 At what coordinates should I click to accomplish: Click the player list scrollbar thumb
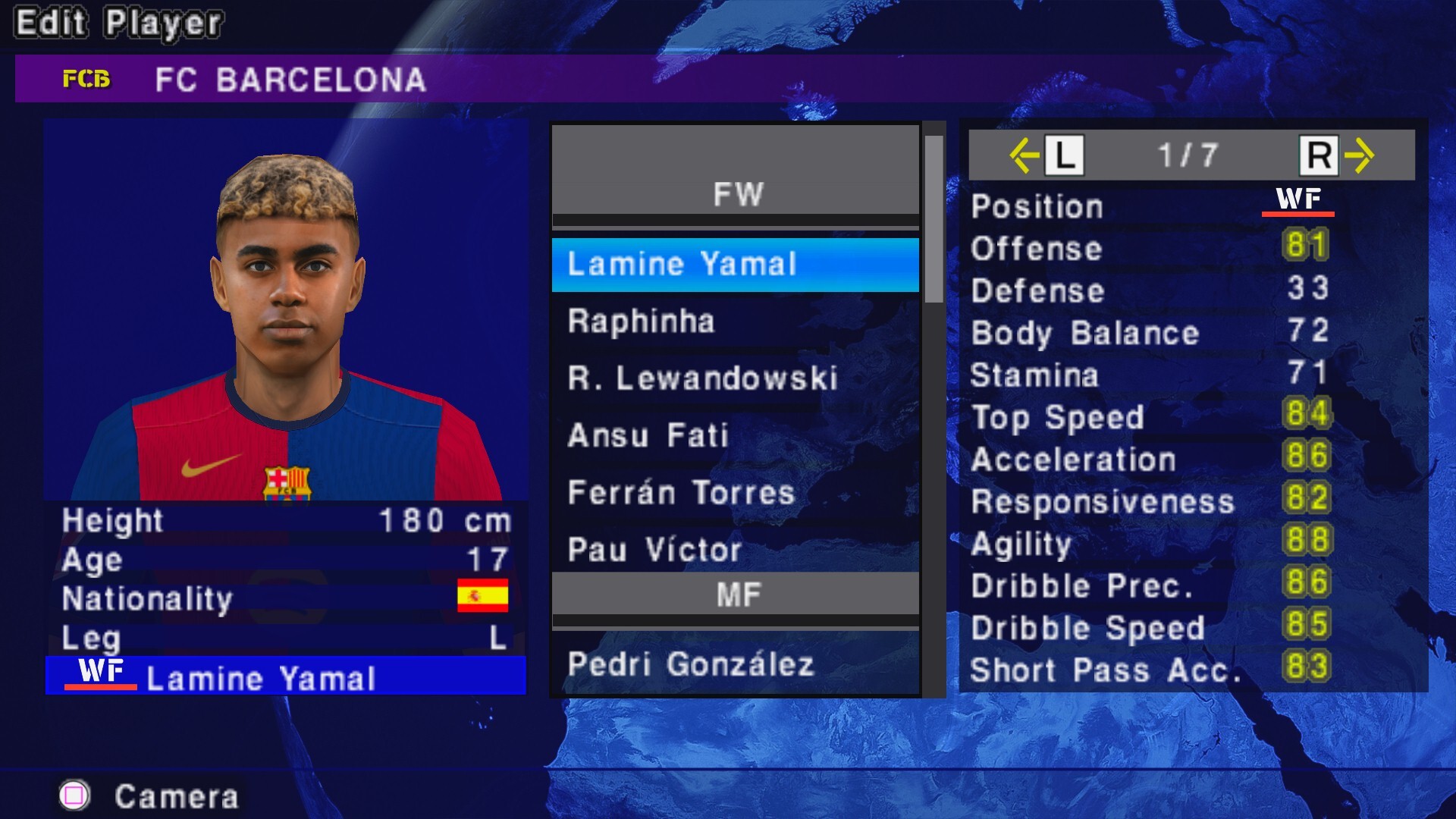click(x=934, y=218)
